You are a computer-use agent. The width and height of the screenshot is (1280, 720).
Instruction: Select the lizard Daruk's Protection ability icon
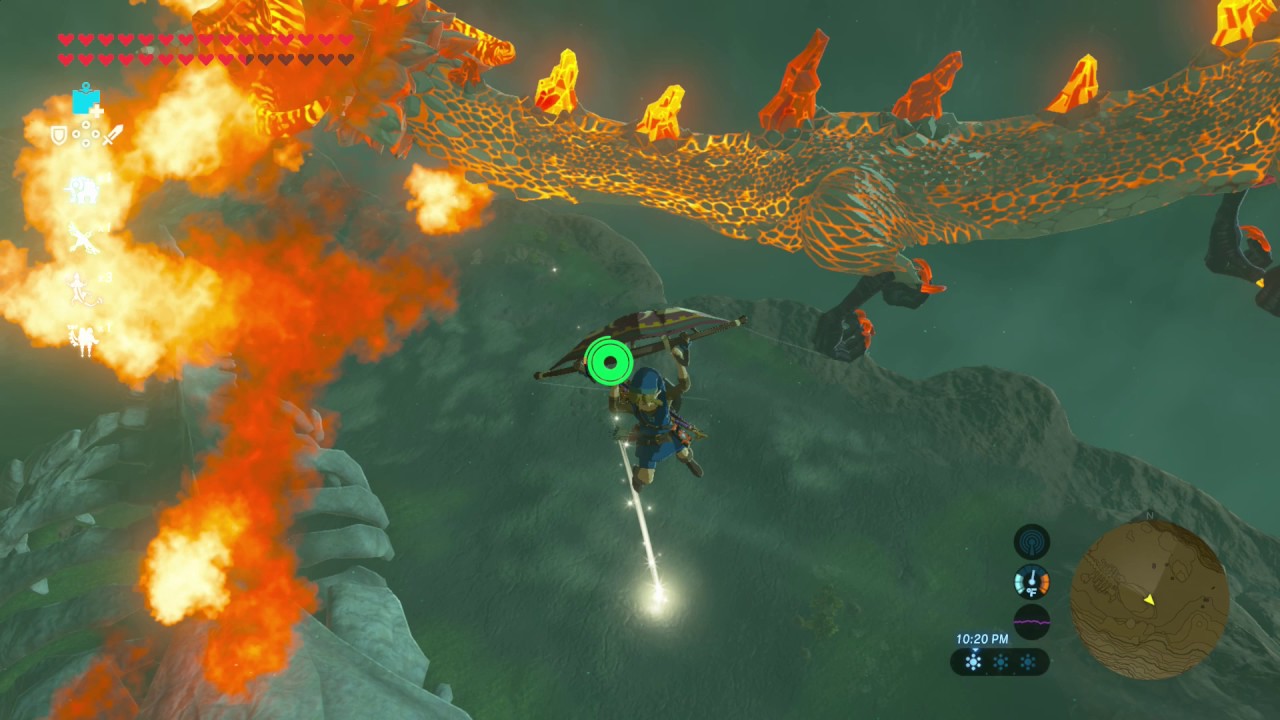tap(82, 289)
